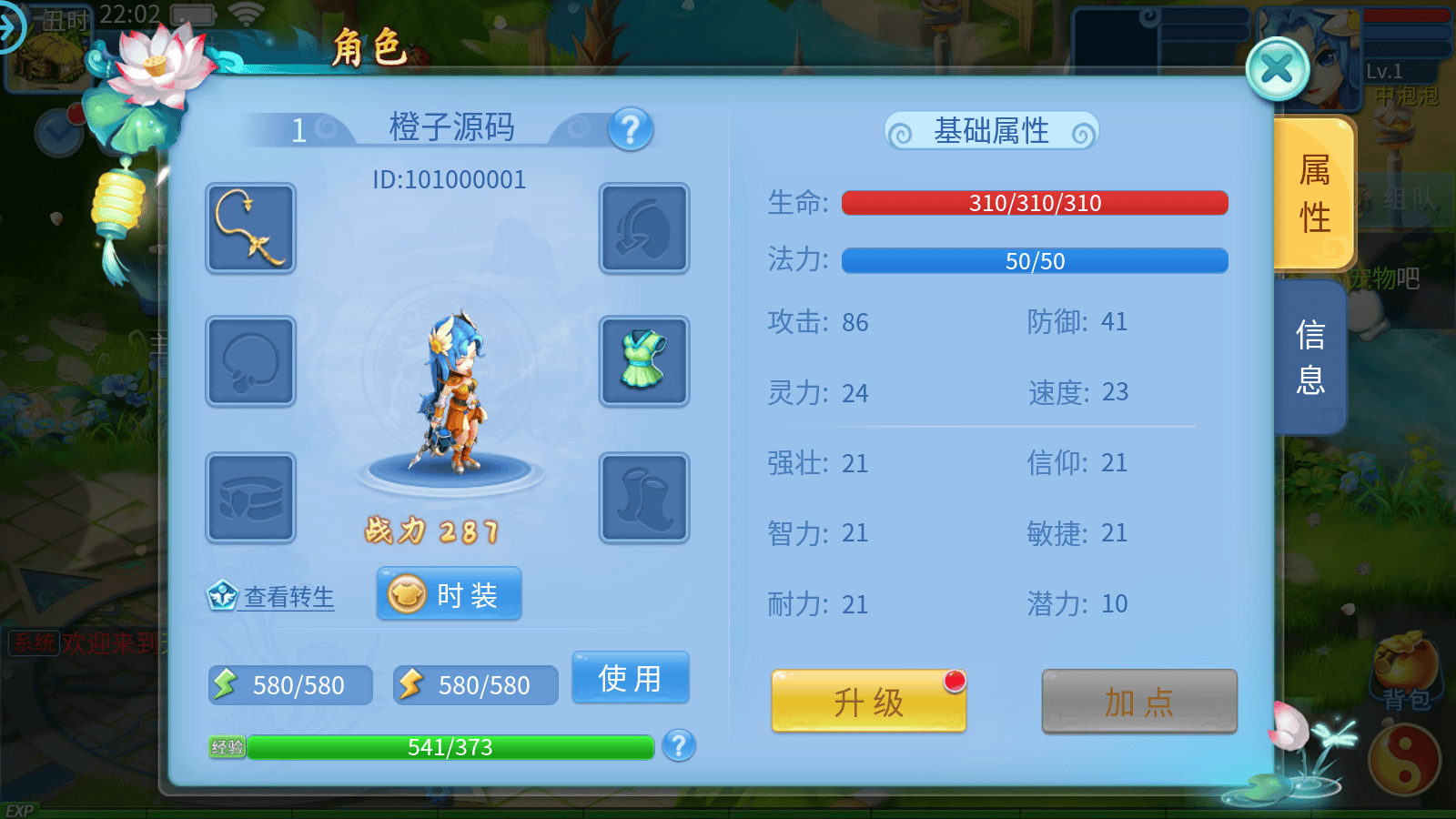This screenshot has width=1456, height=819.
Task: Switch to the 信息 tab
Action: click(1310, 359)
